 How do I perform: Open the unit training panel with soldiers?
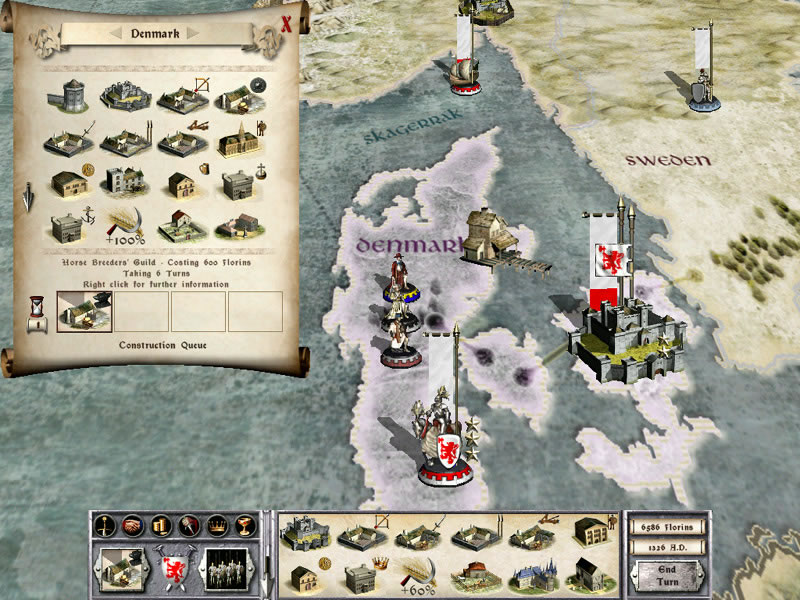230,571
